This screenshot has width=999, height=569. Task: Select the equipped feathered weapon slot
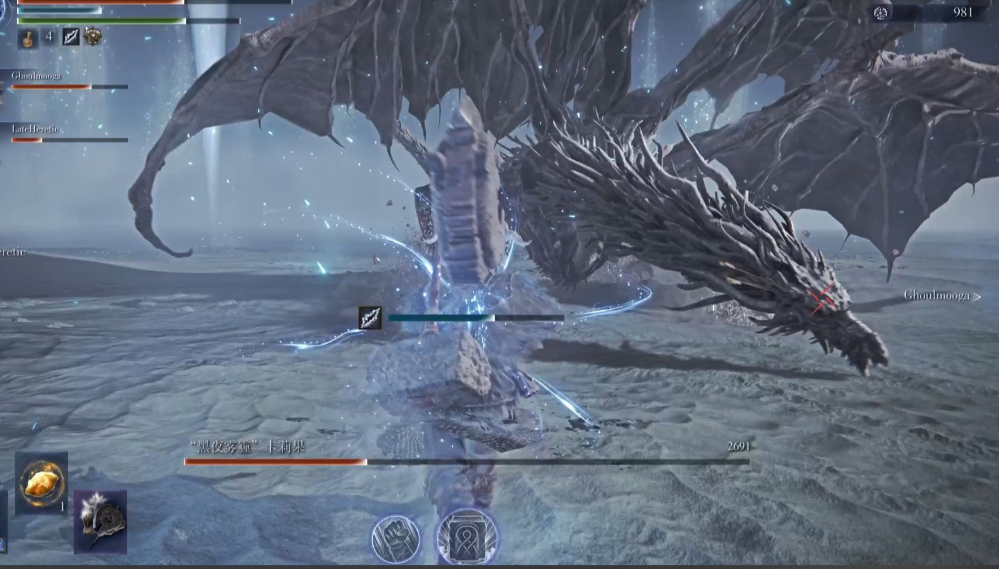point(100,520)
